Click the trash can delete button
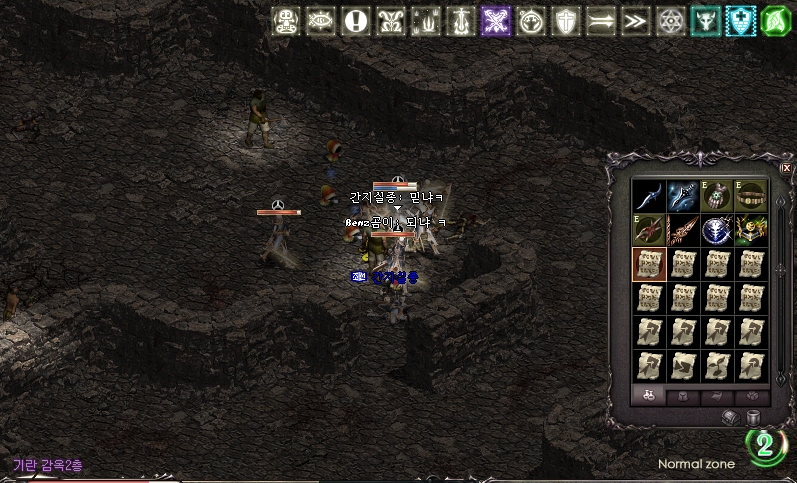 [755, 417]
